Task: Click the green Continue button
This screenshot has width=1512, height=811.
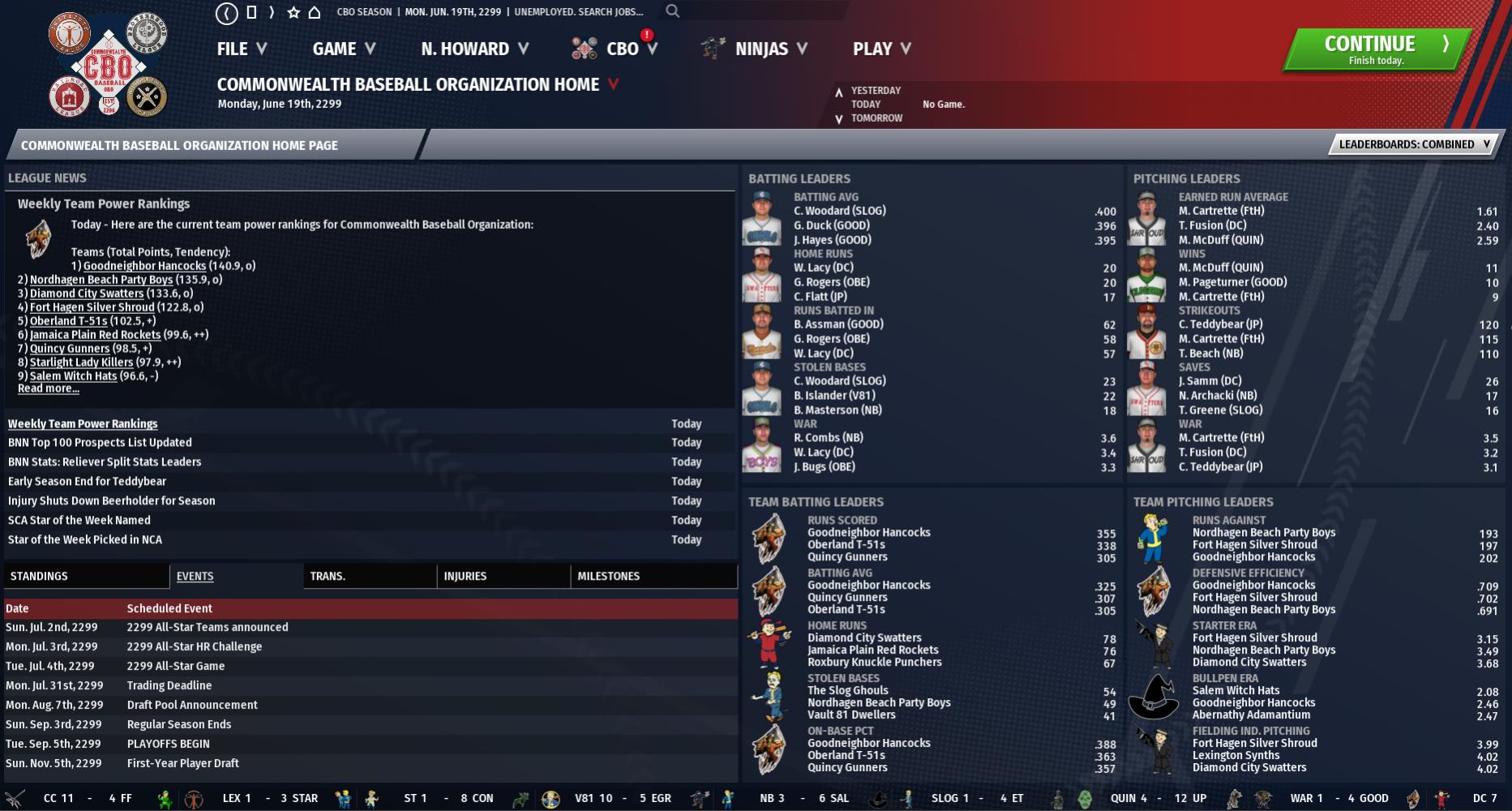Action: pos(1376,49)
